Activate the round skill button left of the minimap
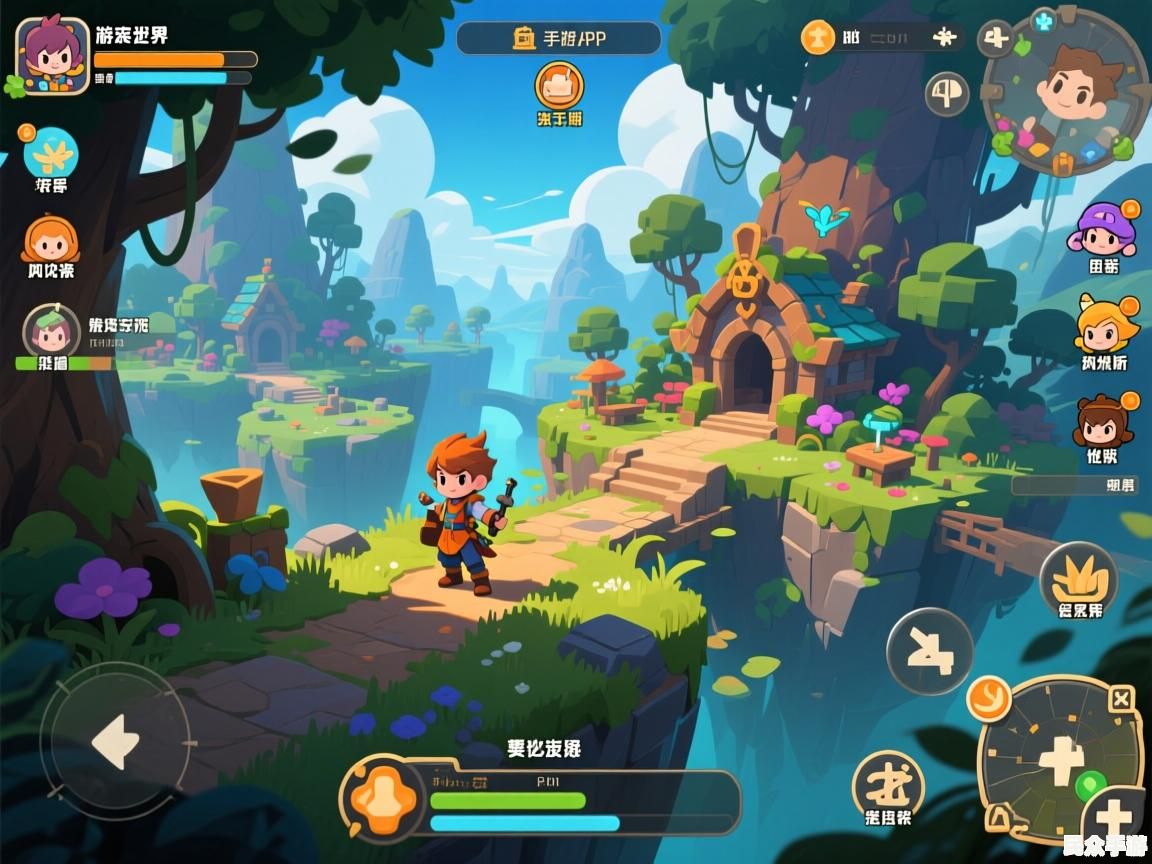This screenshot has width=1152, height=864. [888, 783]
